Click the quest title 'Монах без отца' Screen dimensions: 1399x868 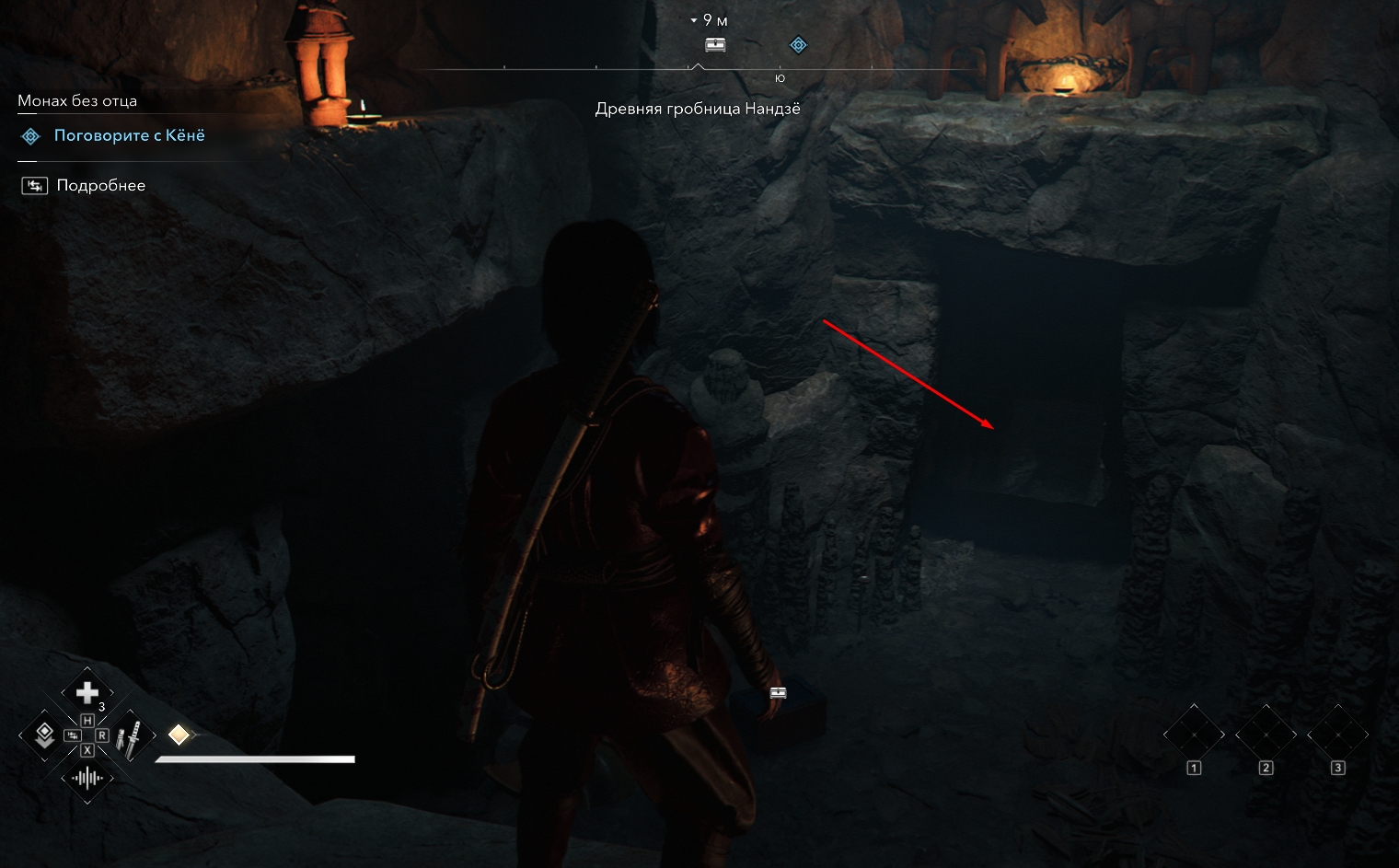click(x=77, y=101)
